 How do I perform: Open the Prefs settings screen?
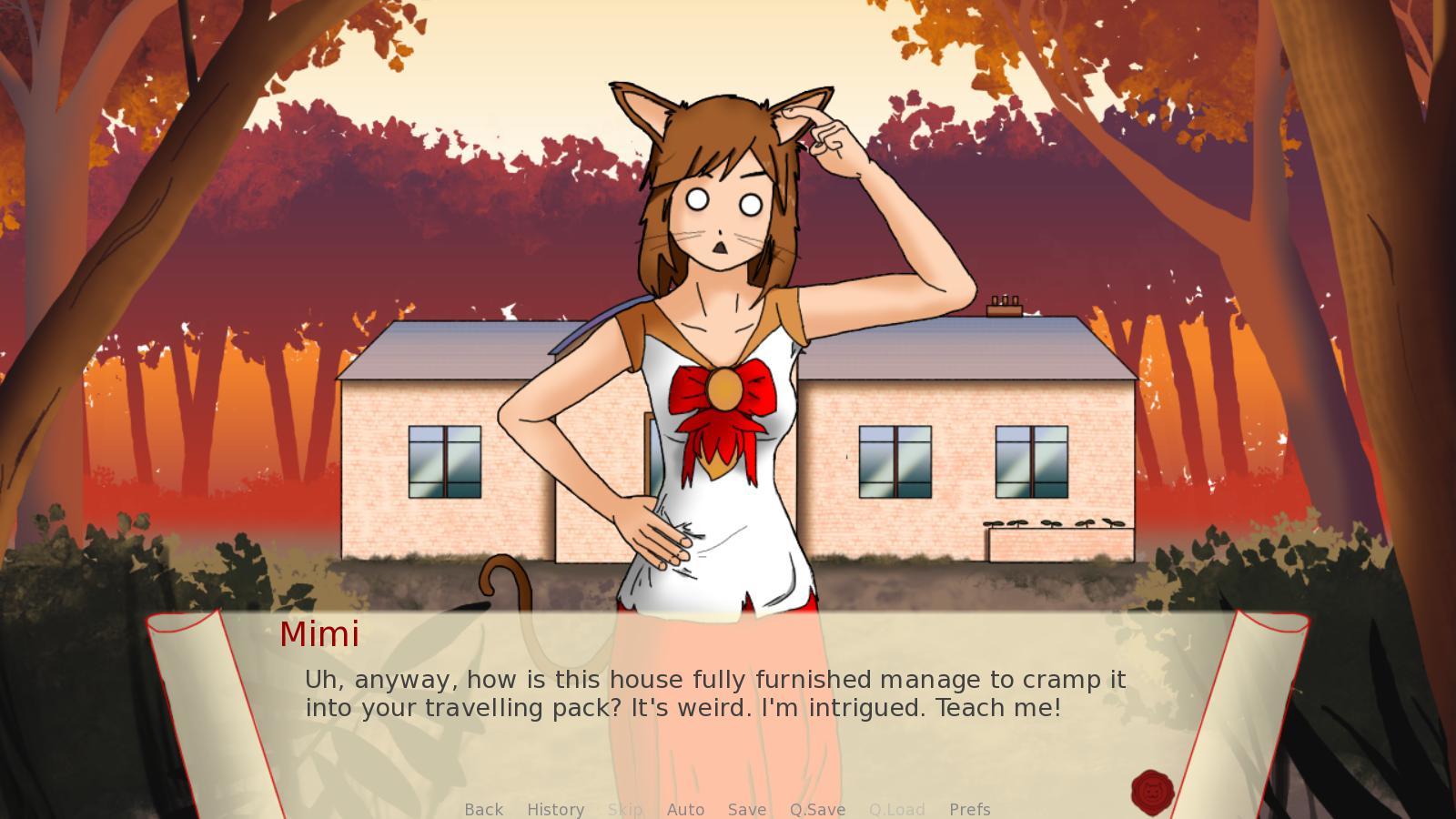click(x=970, y=809)
